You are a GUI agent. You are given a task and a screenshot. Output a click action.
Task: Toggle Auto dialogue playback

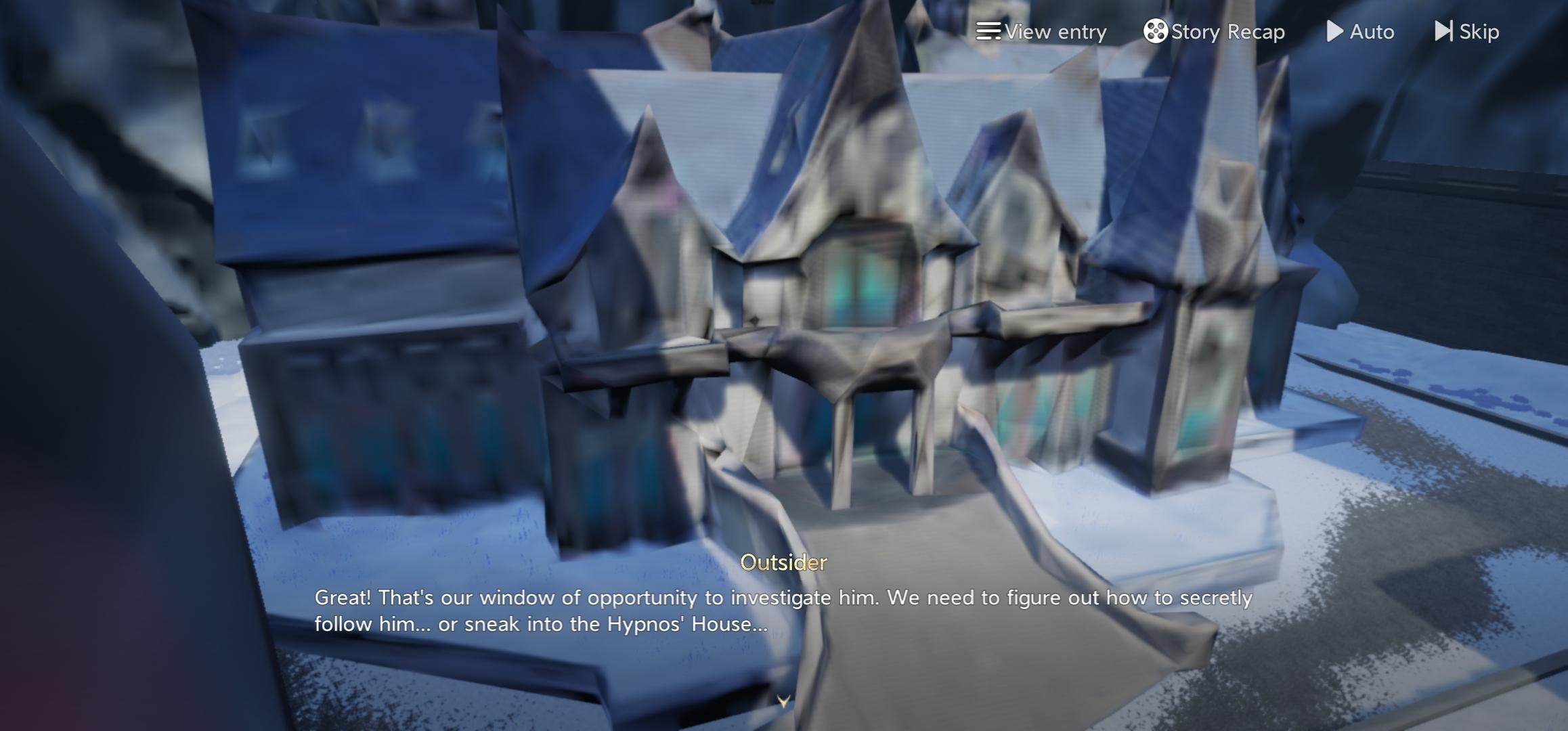click(1360, 32)
